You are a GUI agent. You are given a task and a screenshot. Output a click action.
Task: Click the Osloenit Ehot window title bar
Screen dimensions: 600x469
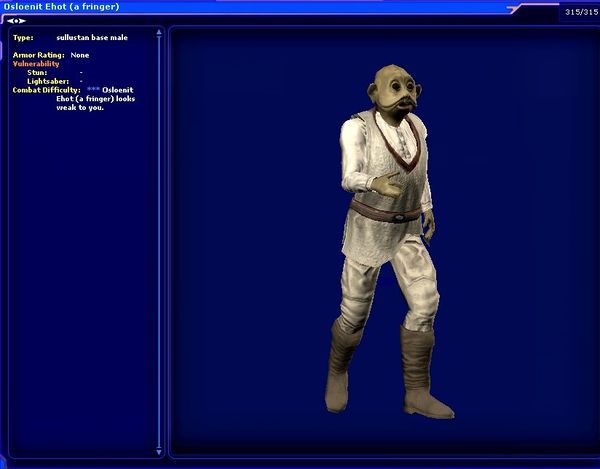[250, 6]
